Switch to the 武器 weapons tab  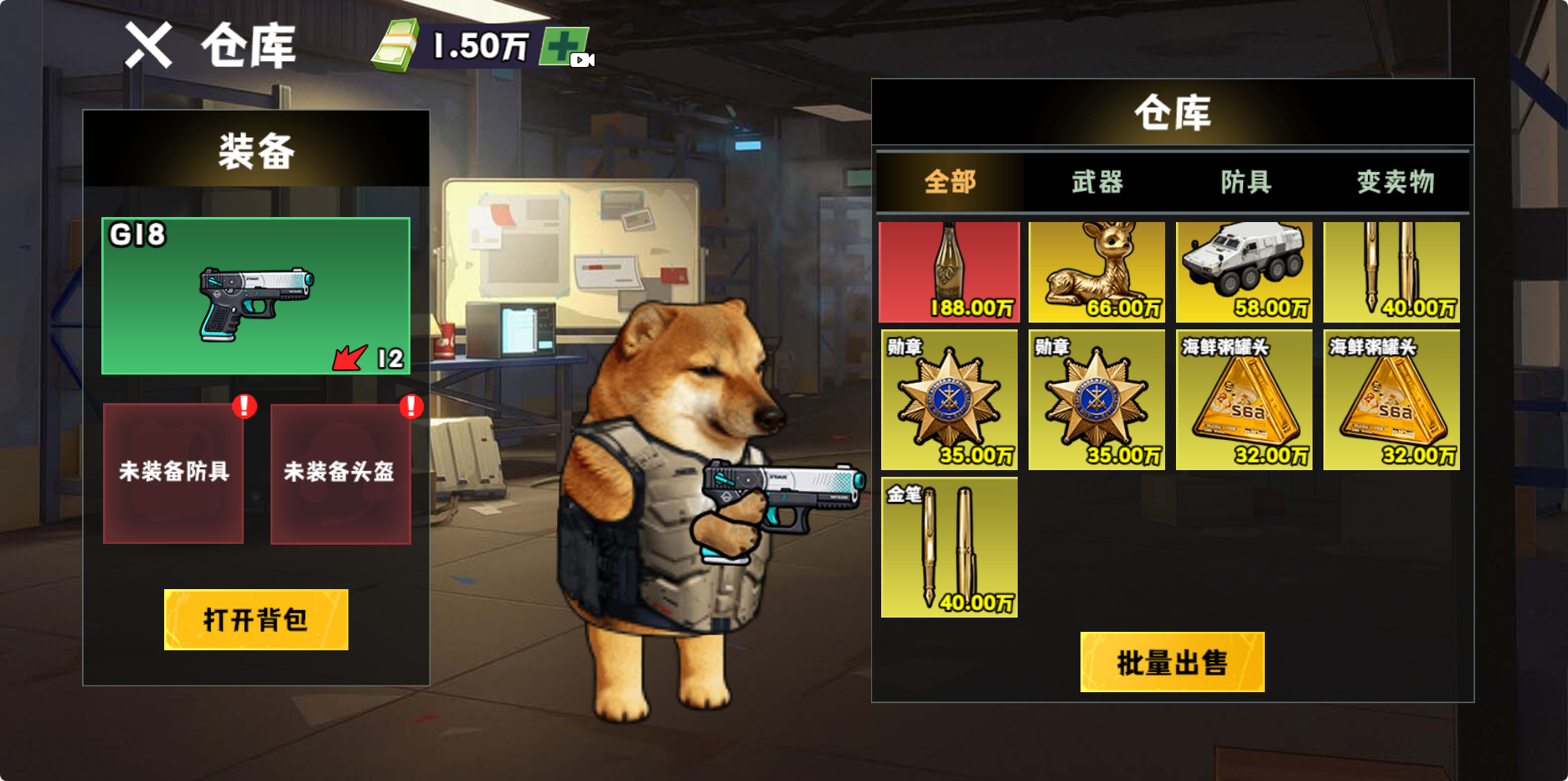tap(1097, 182)
